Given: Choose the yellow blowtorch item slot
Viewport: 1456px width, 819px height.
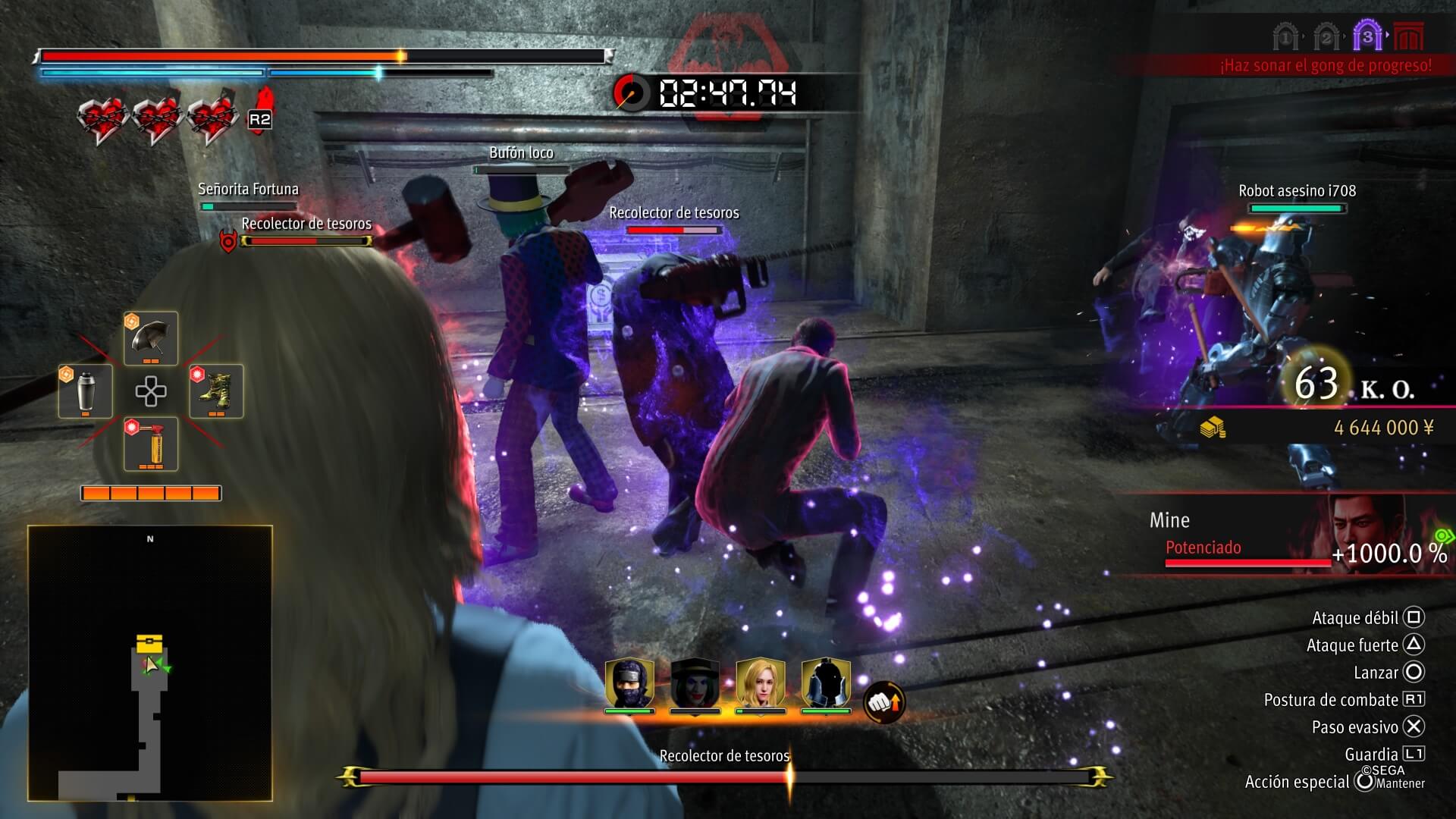Looking at the screenshot, I should tap(151, 444).
